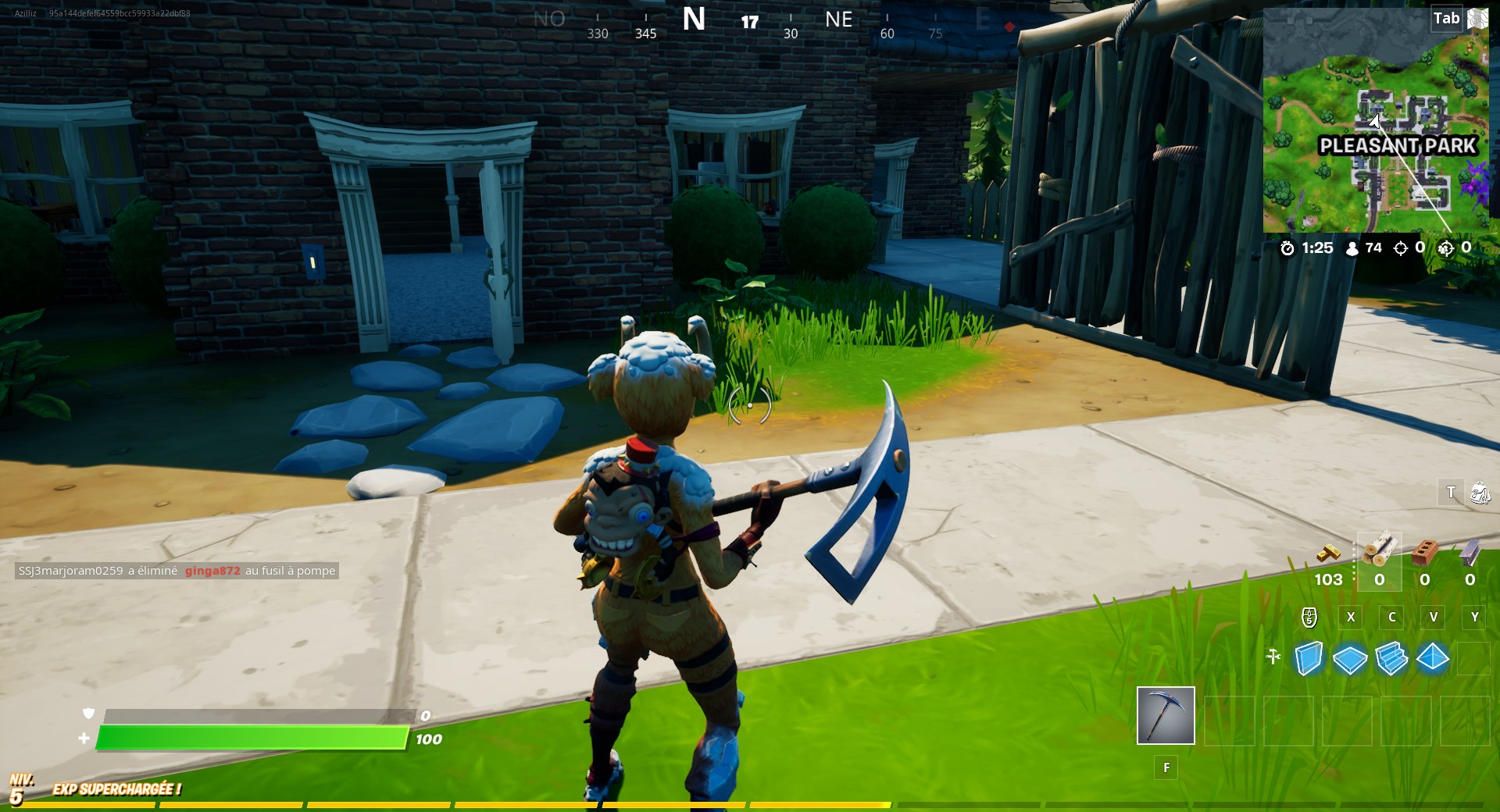The image size is (1500, 812).
Task: Select the pickaxe in hotbar slot F
Action: coord(1166,714)
